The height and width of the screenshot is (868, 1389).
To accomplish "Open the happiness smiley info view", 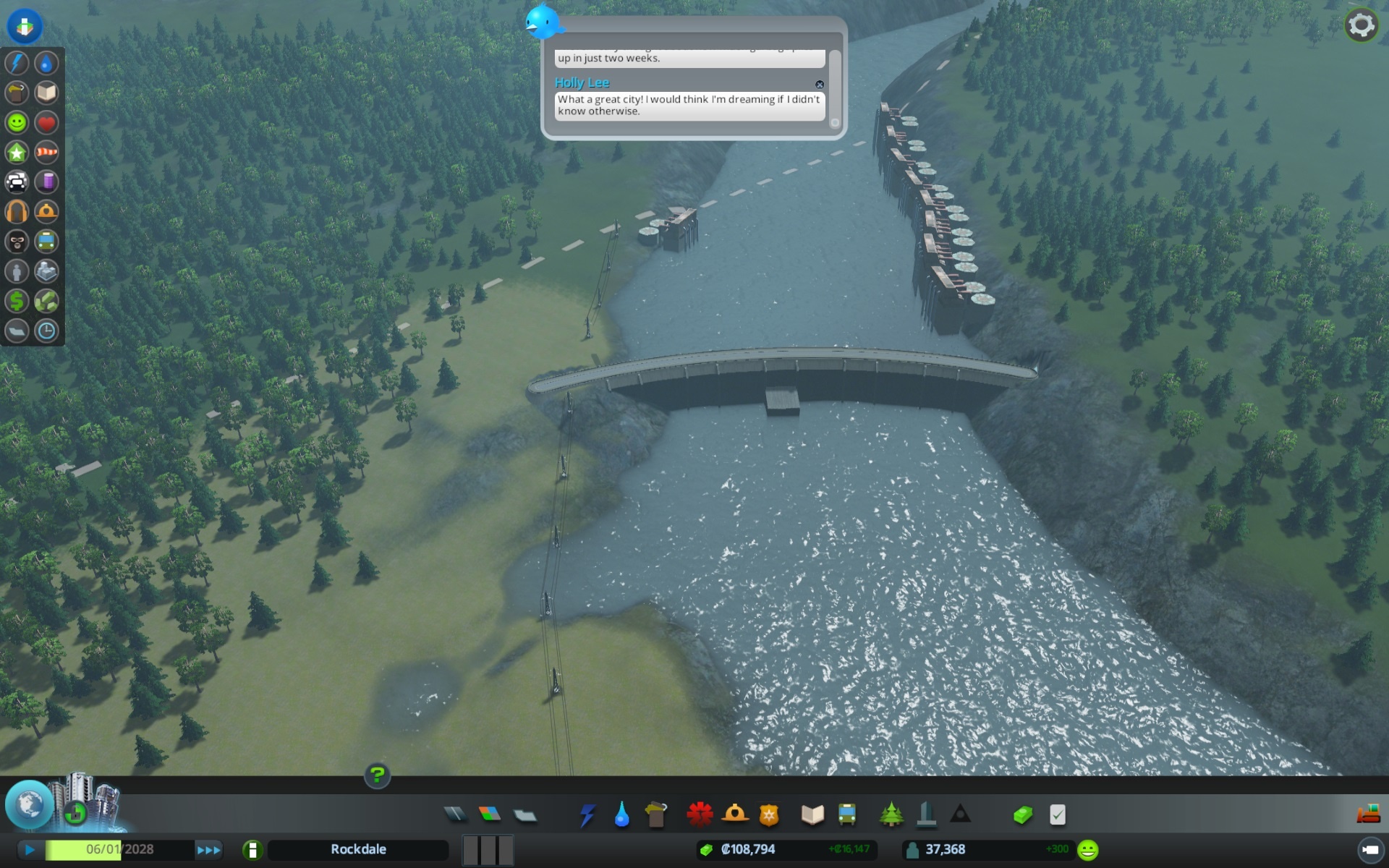I will 17,122.
